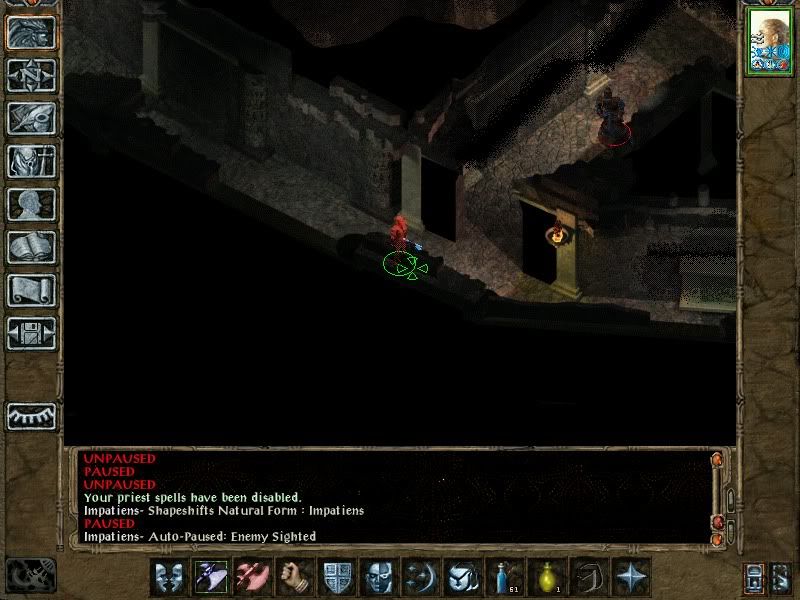
Task: Open game options with the floppy disk button
Action: tap(31, 333)
